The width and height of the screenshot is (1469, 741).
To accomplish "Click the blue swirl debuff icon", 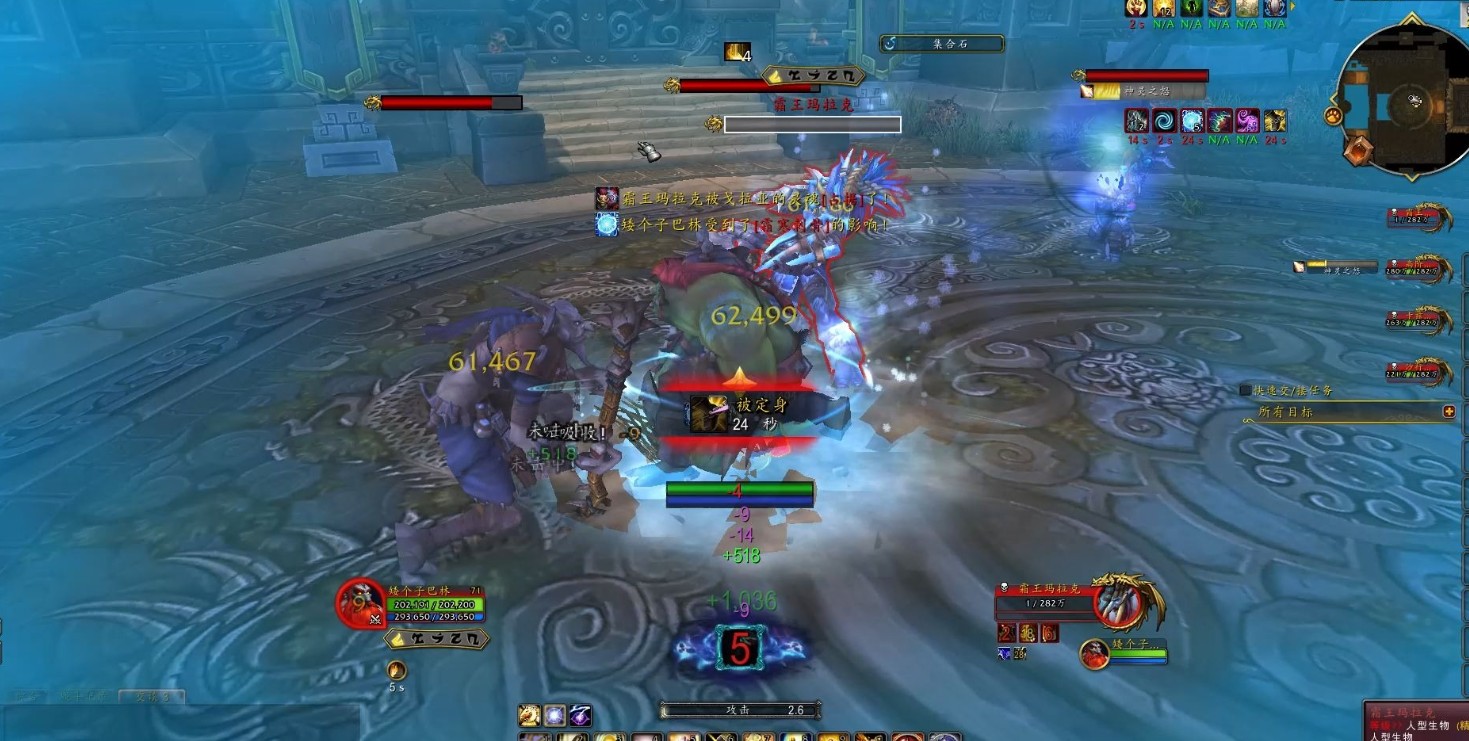I will coord(1165,121).
